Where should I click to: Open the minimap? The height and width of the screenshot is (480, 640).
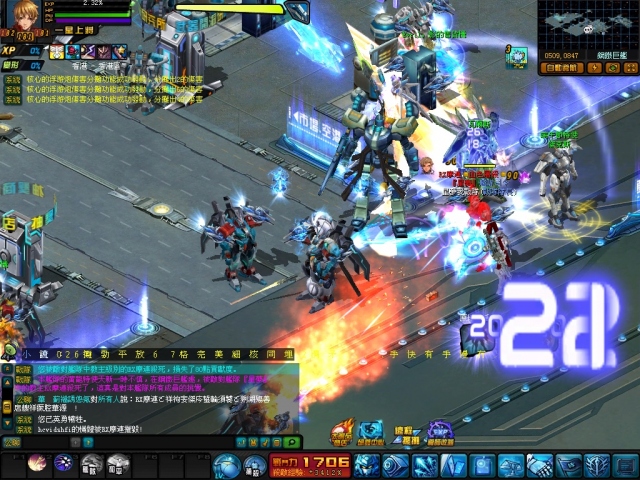pos(588,28)
